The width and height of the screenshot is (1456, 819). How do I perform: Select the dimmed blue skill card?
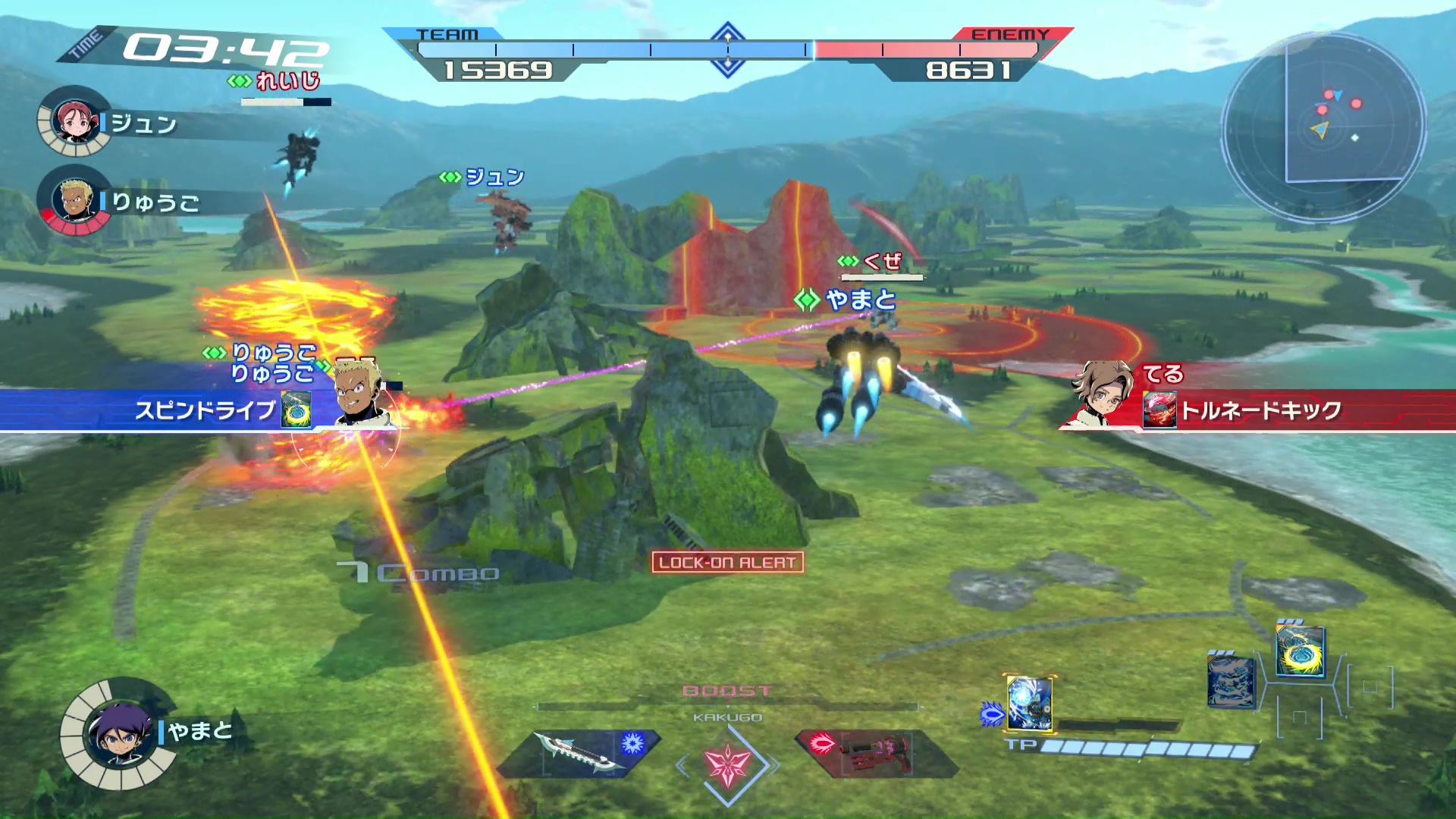(x=1230, y=681)
